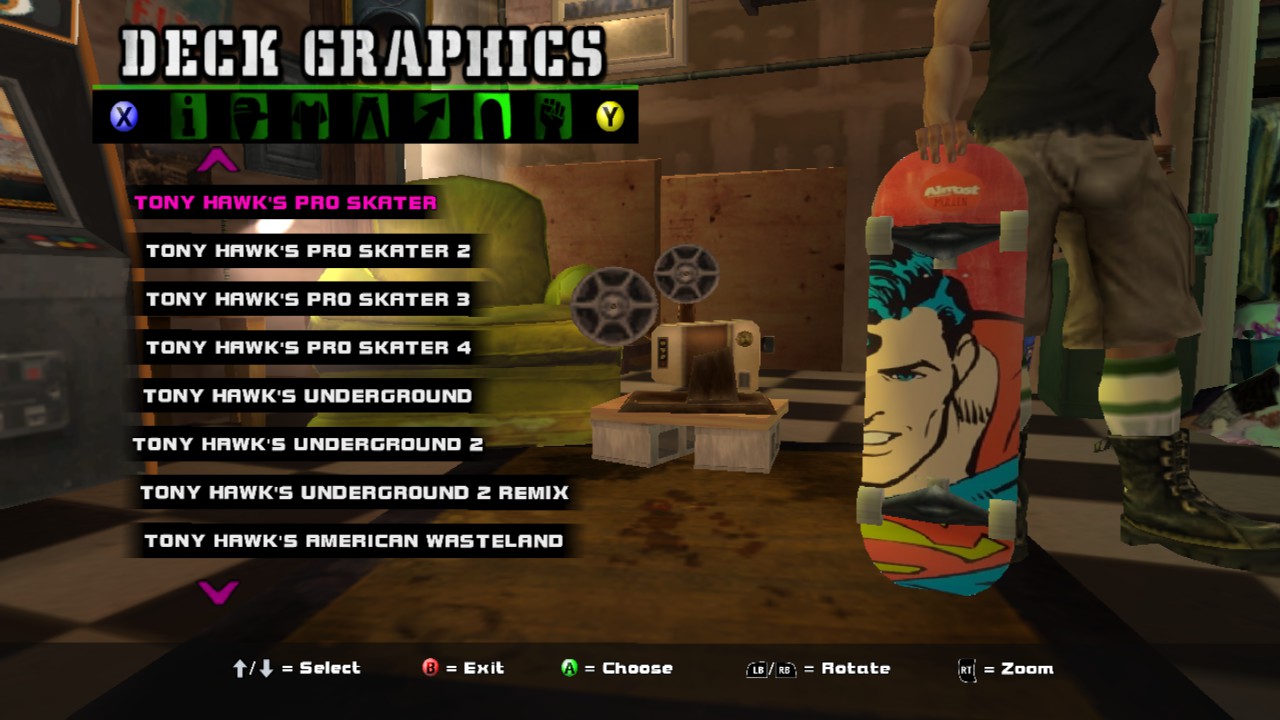Open Tony Hawk's Pro Skater 3 decks

308,299
